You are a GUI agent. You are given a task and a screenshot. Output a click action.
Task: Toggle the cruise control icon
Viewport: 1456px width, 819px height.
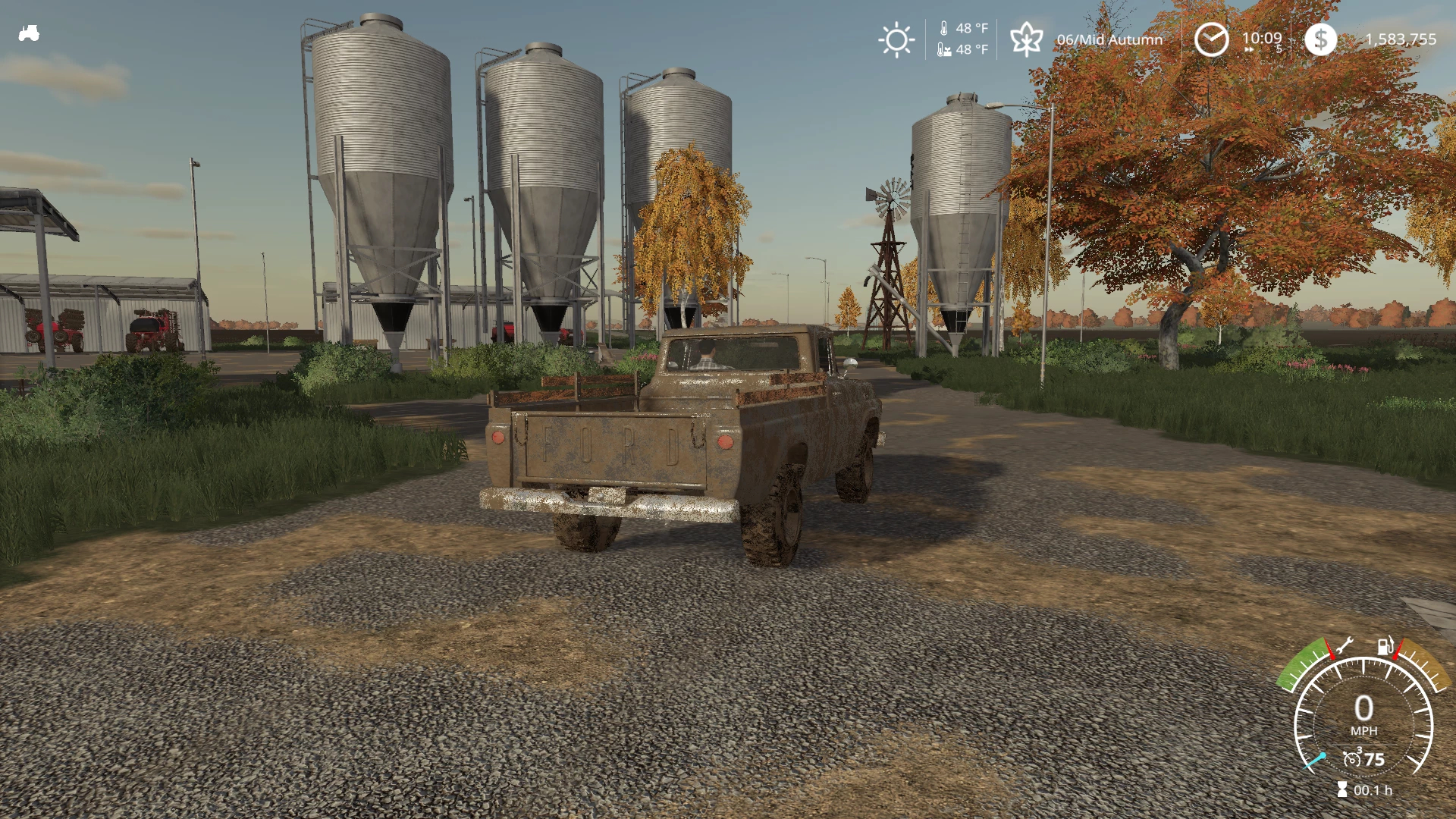[x=1352, y=758]
